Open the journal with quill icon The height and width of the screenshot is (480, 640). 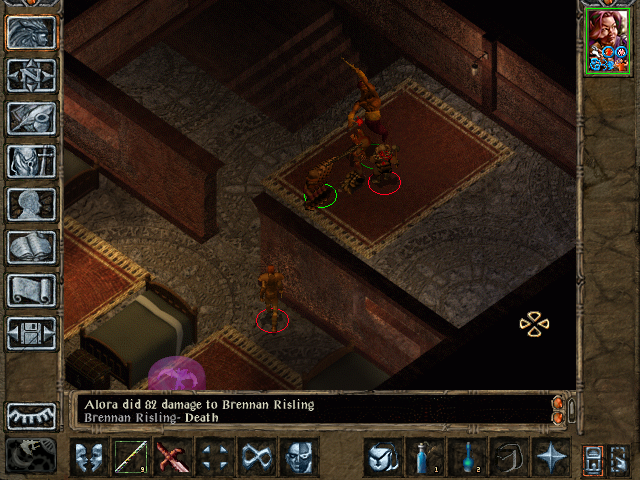click(x=31, y=118)
